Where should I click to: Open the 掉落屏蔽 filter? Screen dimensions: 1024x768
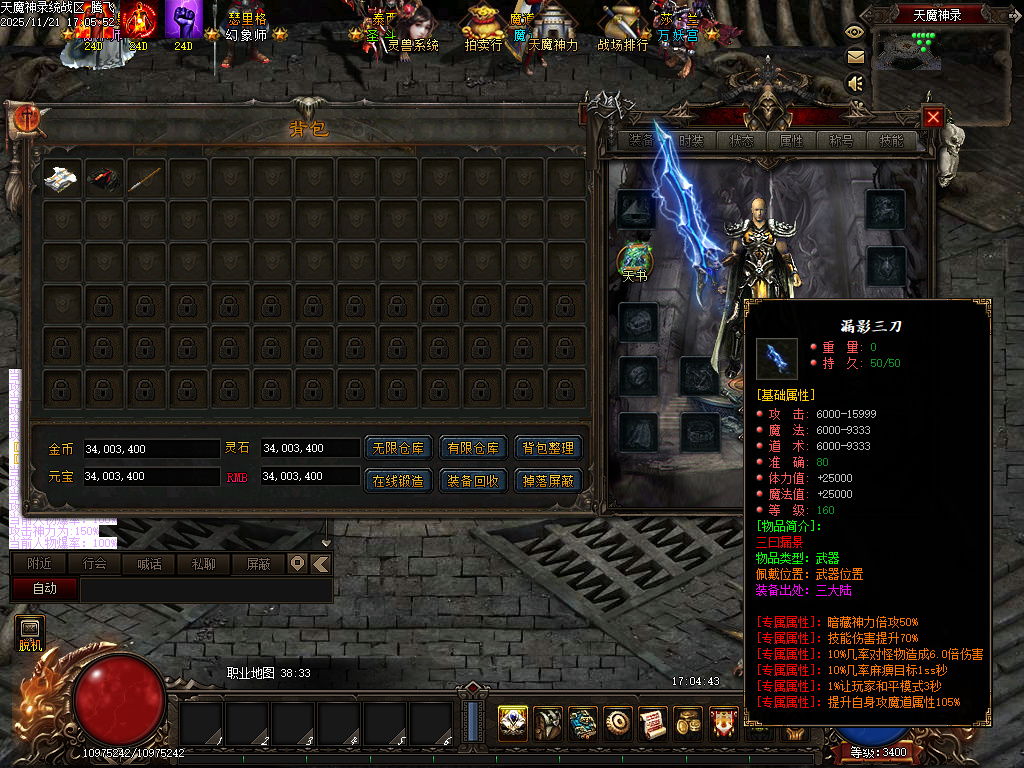[x=548, y=481]
